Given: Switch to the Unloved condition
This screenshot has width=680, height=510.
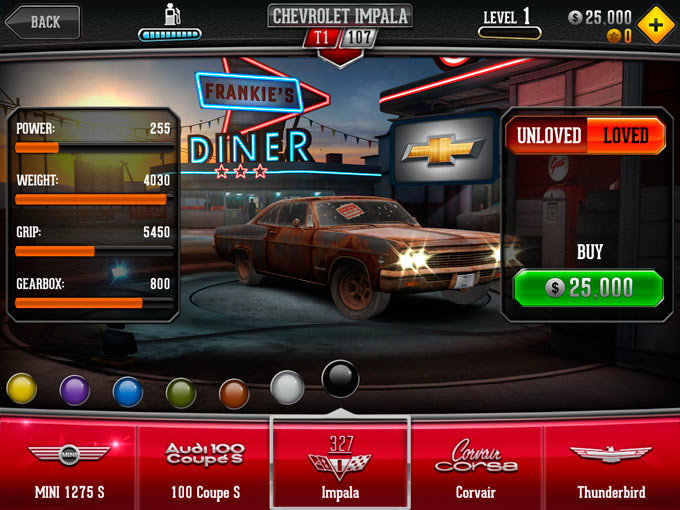Looking at the screenshot, I should pyautogui.click(x=545, y=136).
